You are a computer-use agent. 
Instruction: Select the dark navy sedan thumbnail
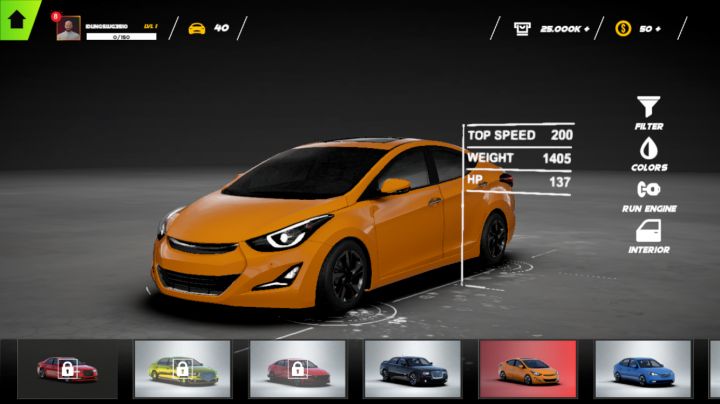(x=412, y=369)
